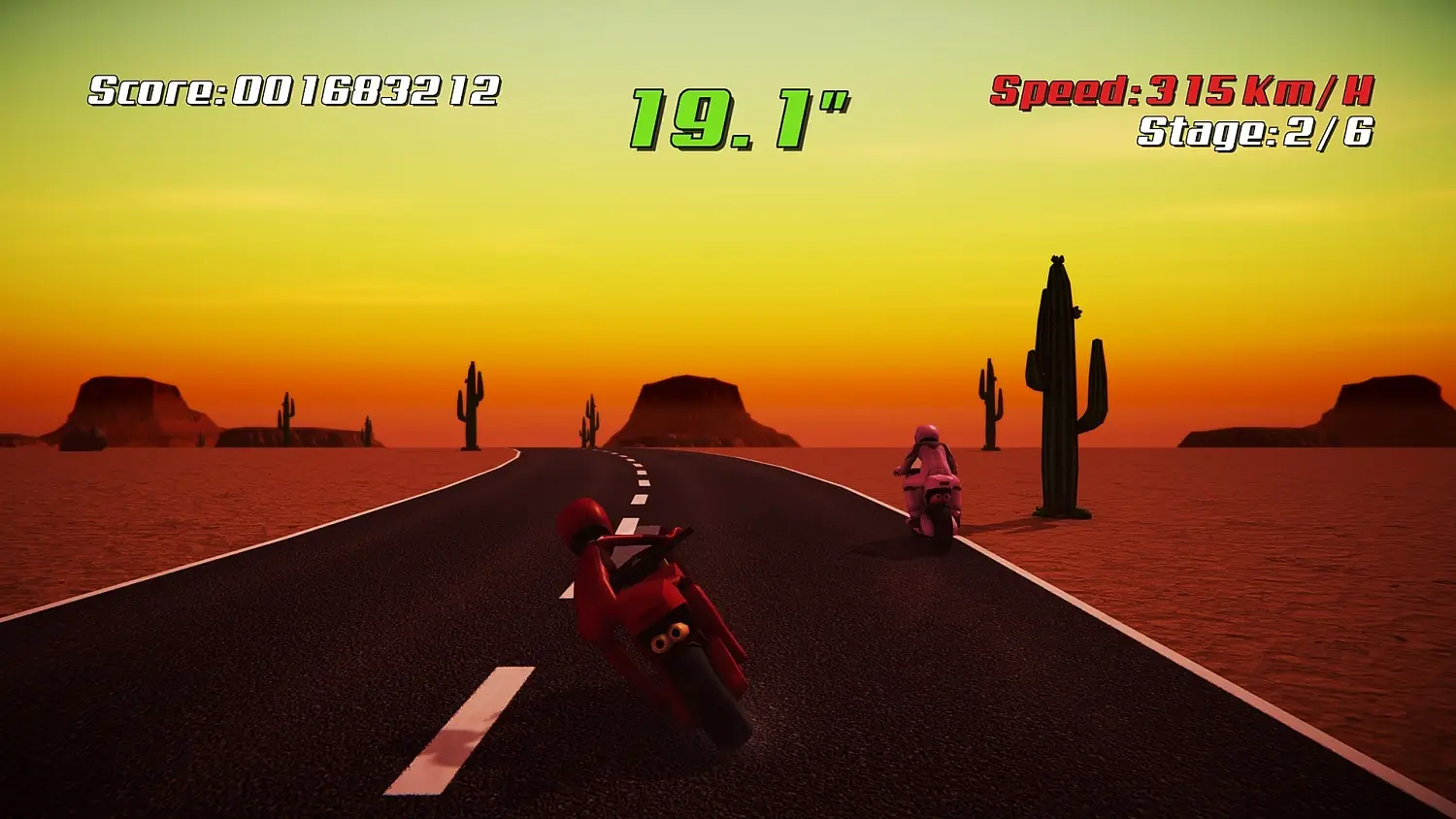1456x819 pixels.
Task: Click the distant cactus near the road bend
Action: 590,422
